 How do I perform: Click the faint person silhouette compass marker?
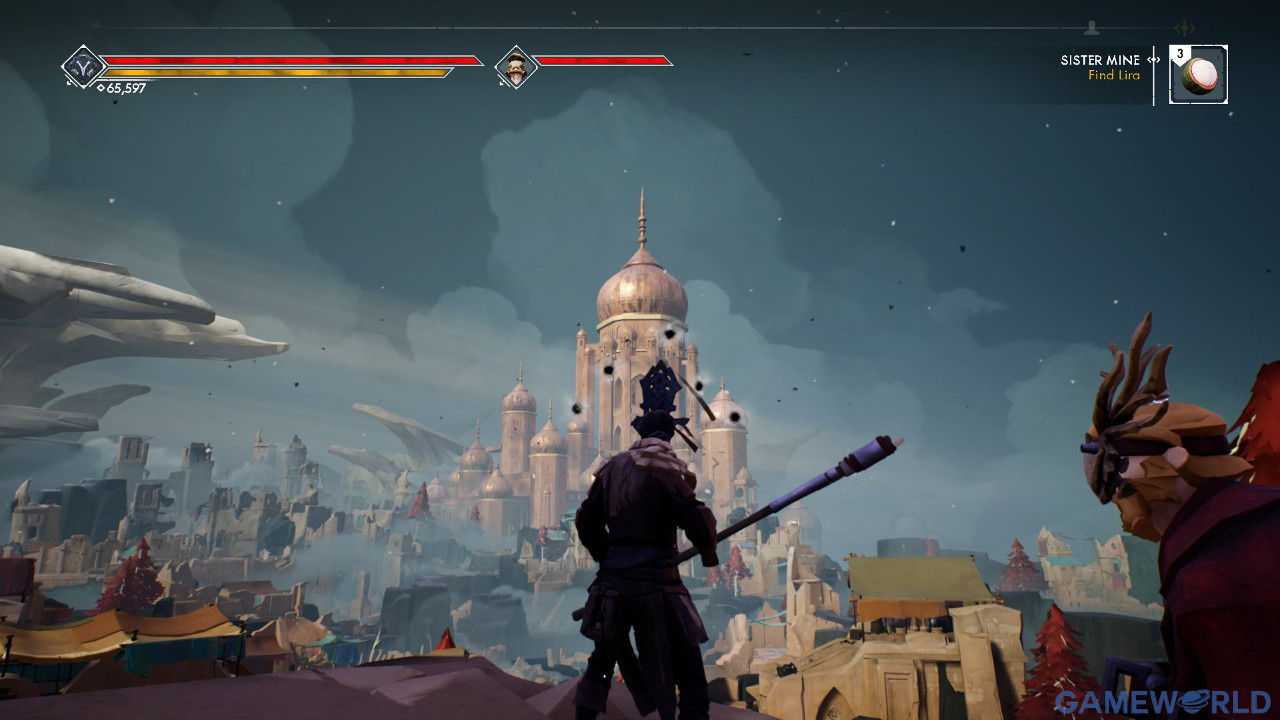coord(1091,28)
